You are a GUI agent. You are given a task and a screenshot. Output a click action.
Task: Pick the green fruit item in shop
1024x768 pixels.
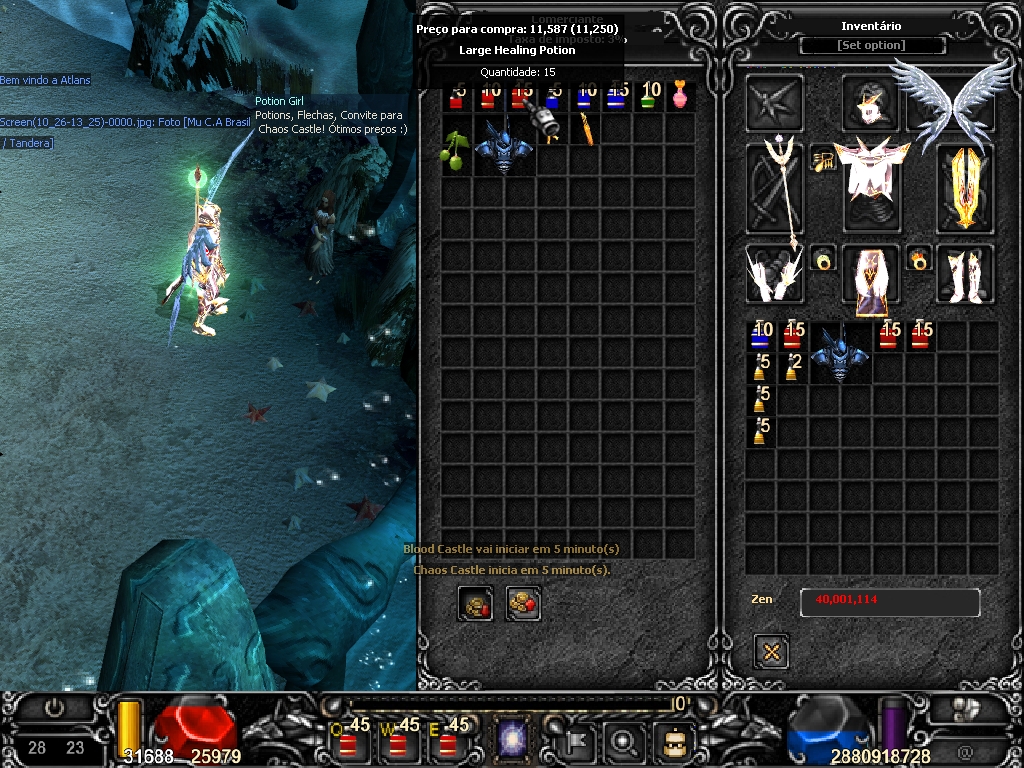455,148
